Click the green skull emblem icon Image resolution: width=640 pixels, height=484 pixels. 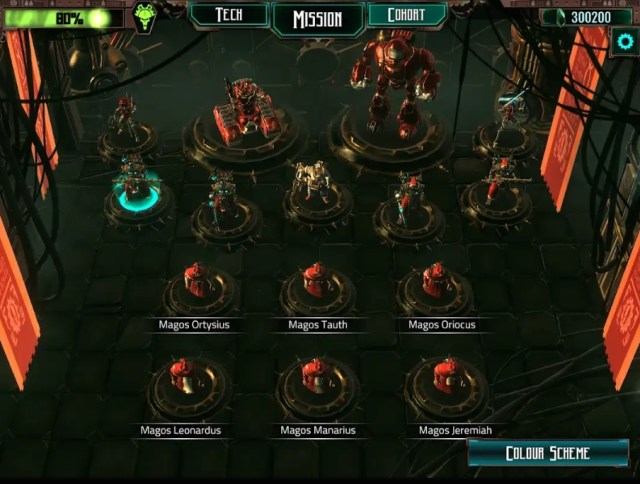coord(146,17)
